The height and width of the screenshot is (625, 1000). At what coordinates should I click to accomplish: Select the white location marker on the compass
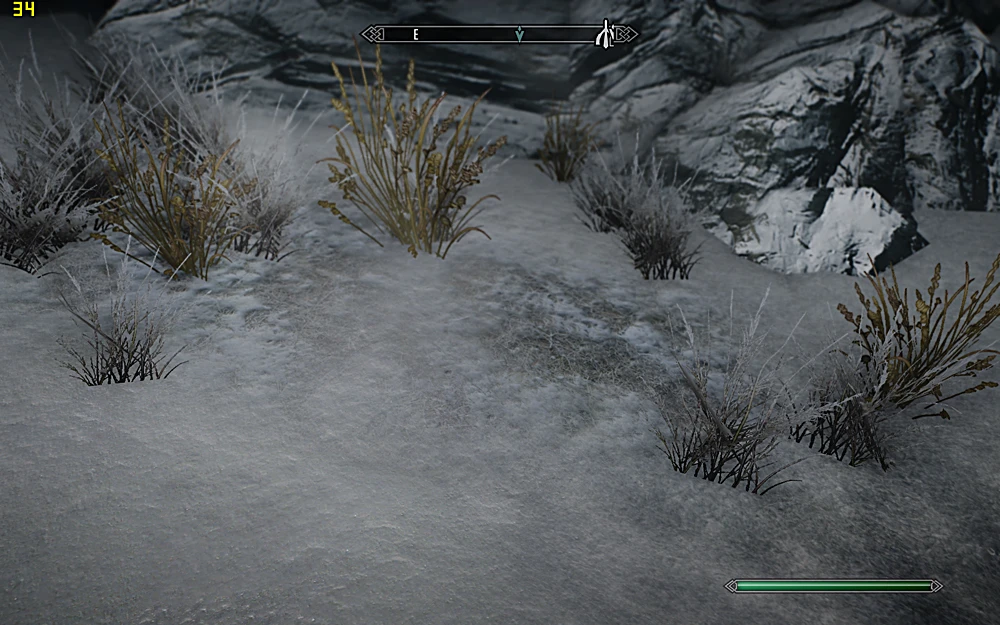pyautogui.click(x=604, y=35)
